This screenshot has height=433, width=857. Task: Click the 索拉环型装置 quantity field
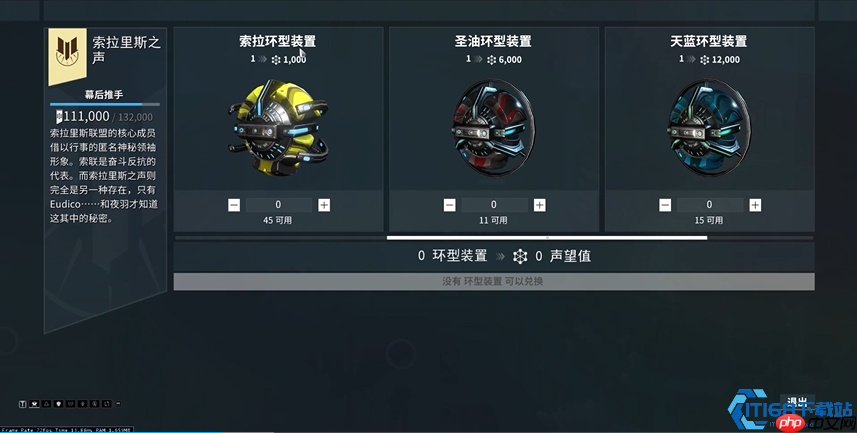(x=279, y=205)
